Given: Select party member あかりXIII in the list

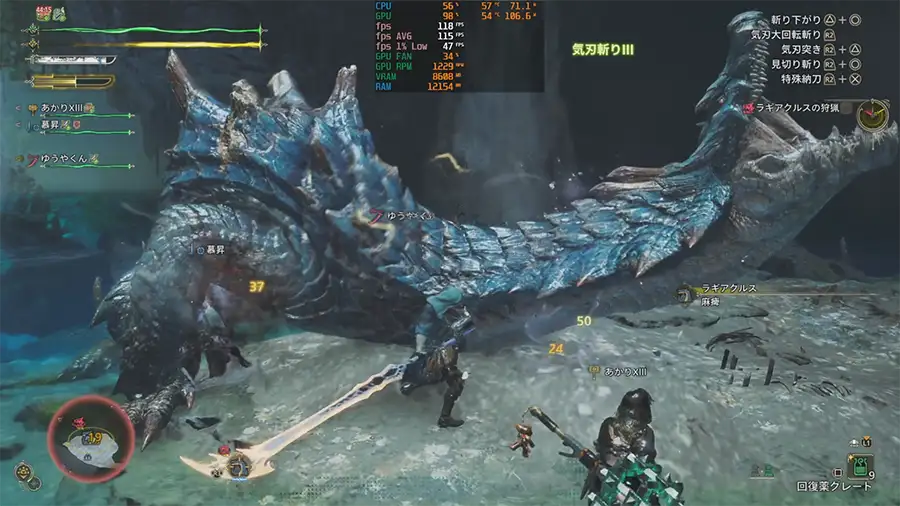Looking at the screenshot, I should tap(68, 108).
